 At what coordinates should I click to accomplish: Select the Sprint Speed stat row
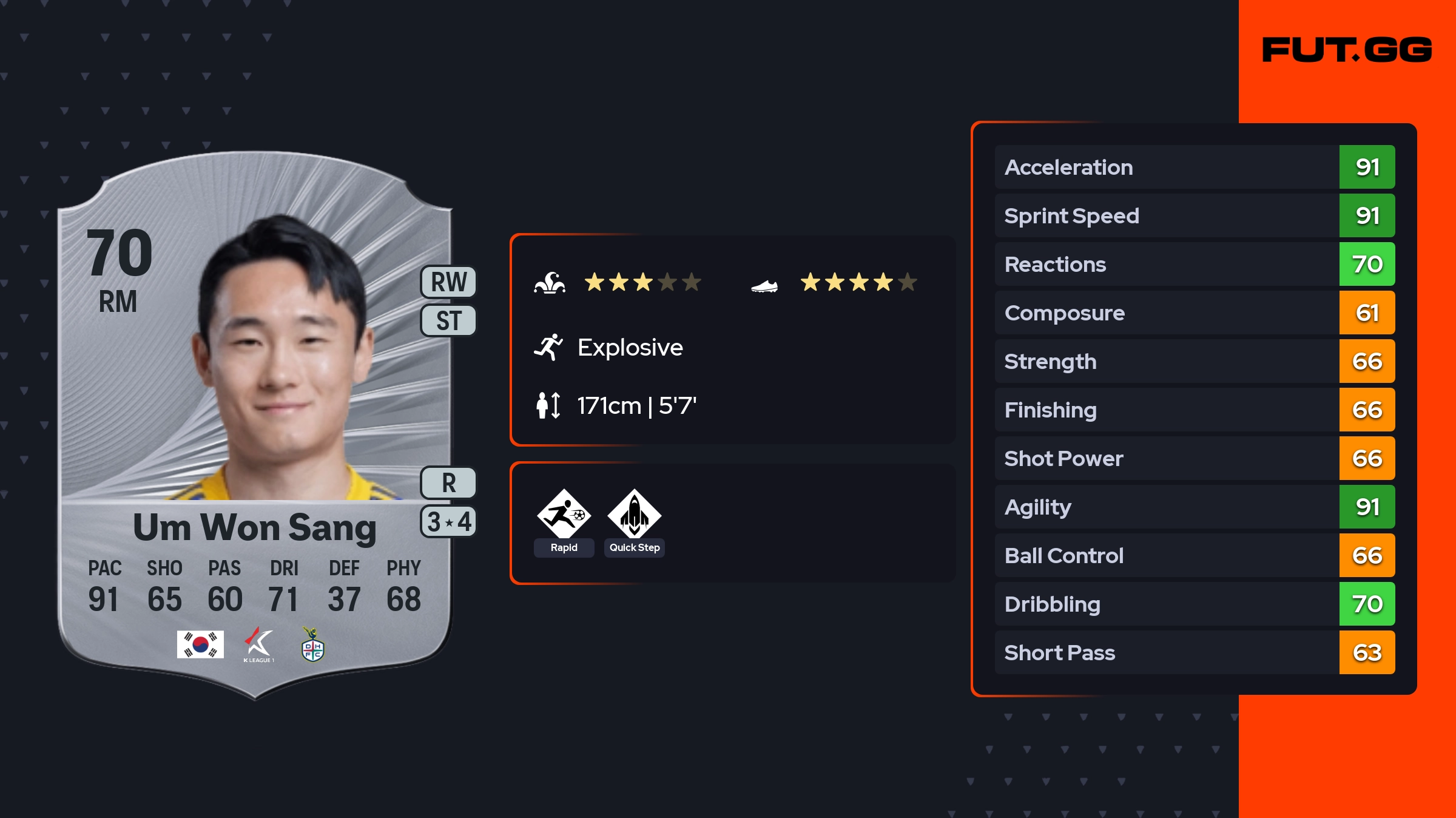coord(1194,215)
